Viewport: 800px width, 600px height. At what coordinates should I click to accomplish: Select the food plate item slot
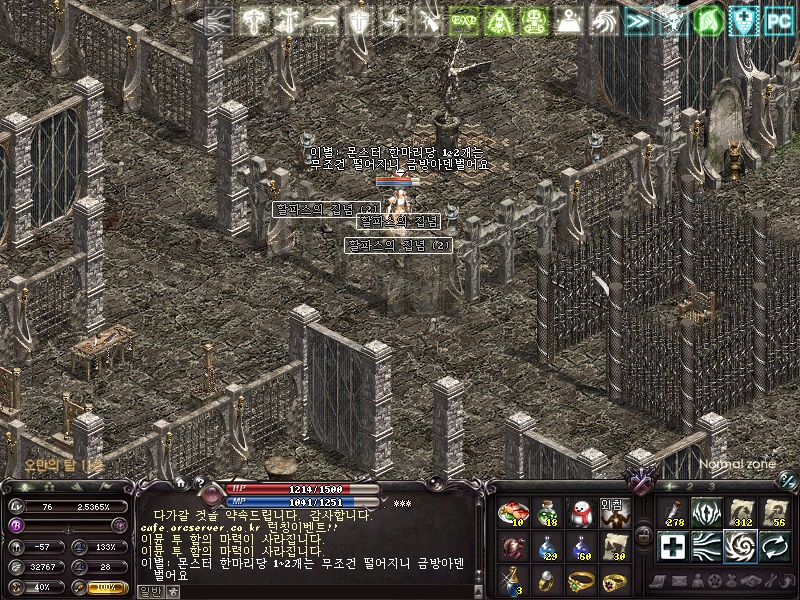pyautogui.click(x=513, y=514)
